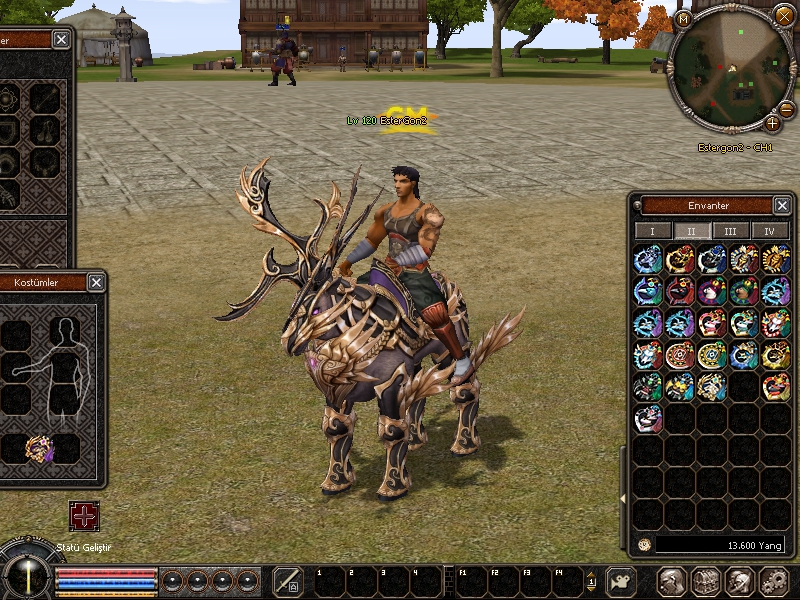Open the gear settings menu button

[x=773, y=581]
